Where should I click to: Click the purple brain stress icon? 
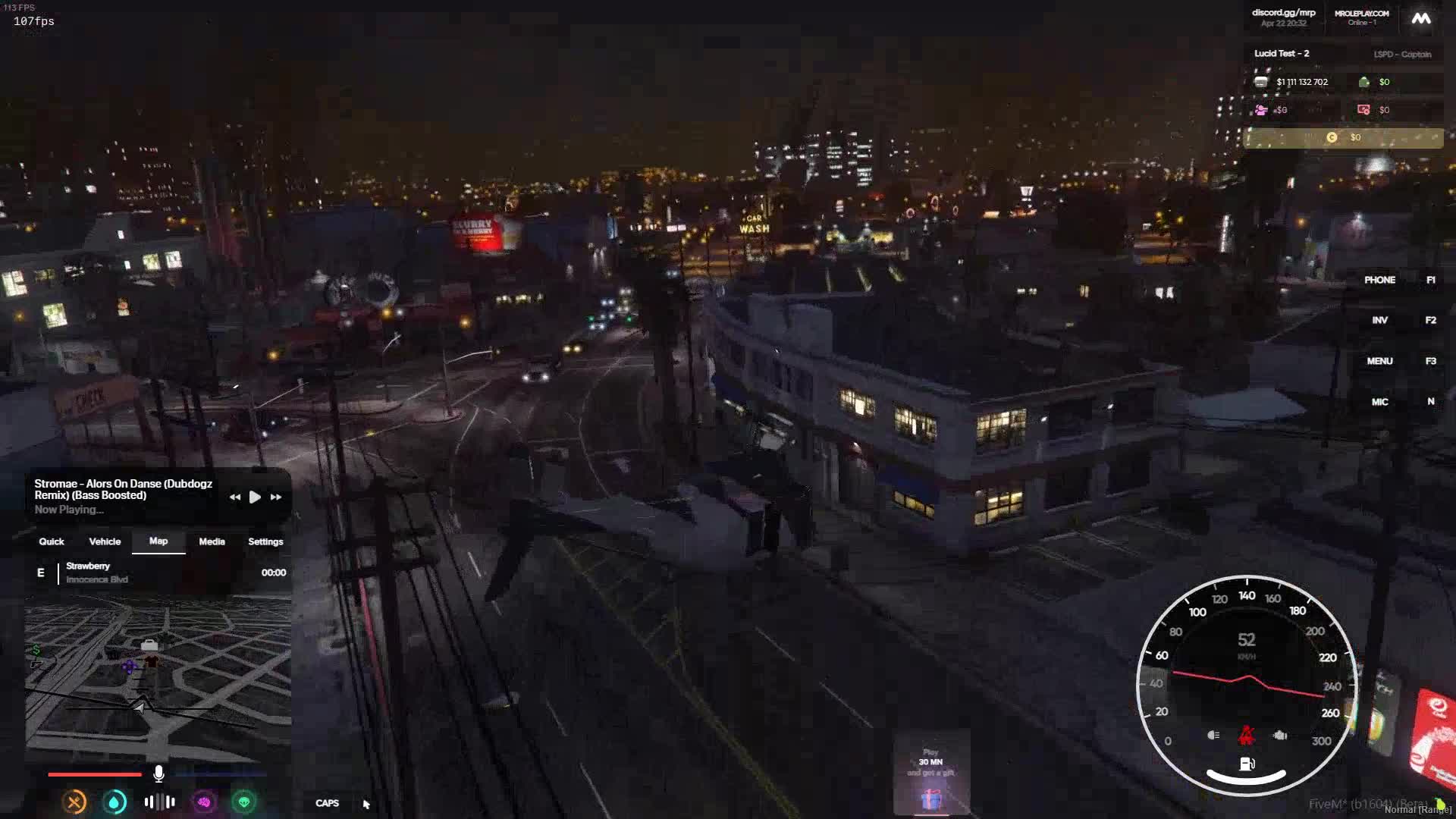click(204, 802)
